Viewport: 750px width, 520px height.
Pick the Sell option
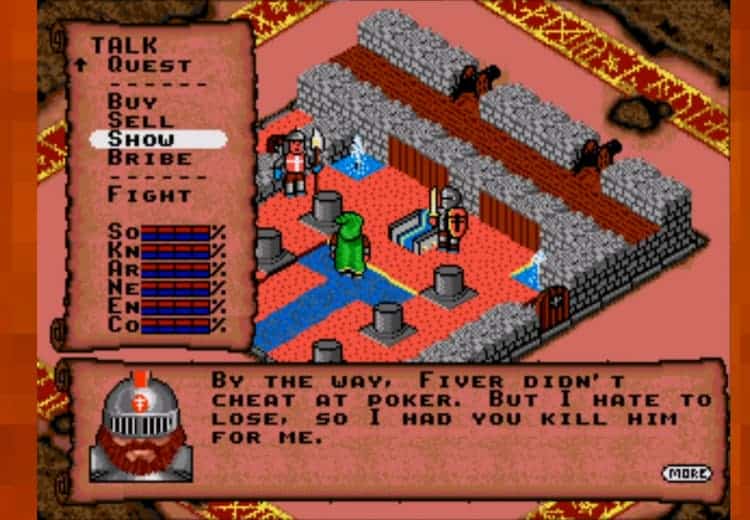[139, 121]
